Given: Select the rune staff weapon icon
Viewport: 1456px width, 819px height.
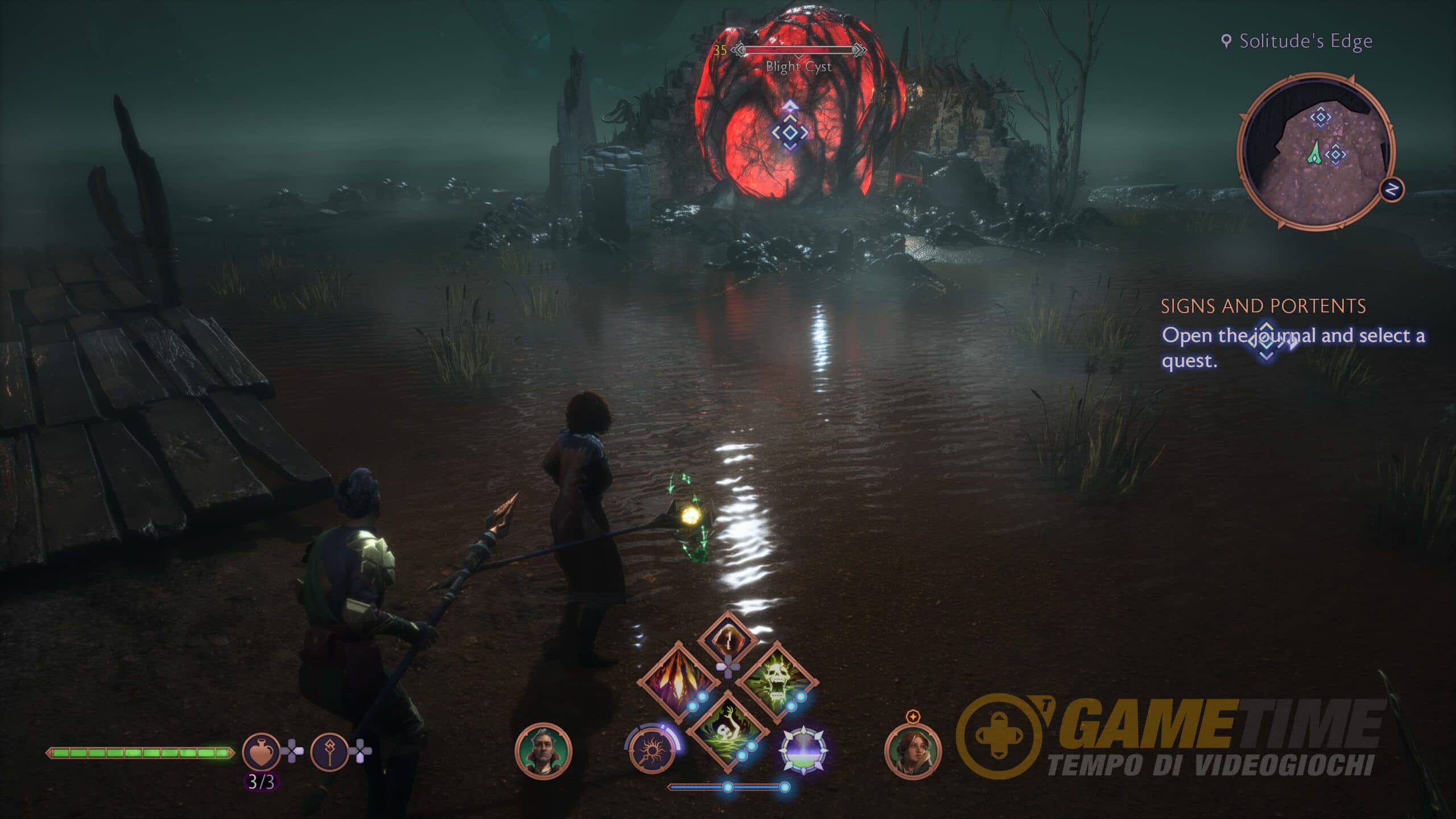Looking at the screenshot, I should [329, 752].
